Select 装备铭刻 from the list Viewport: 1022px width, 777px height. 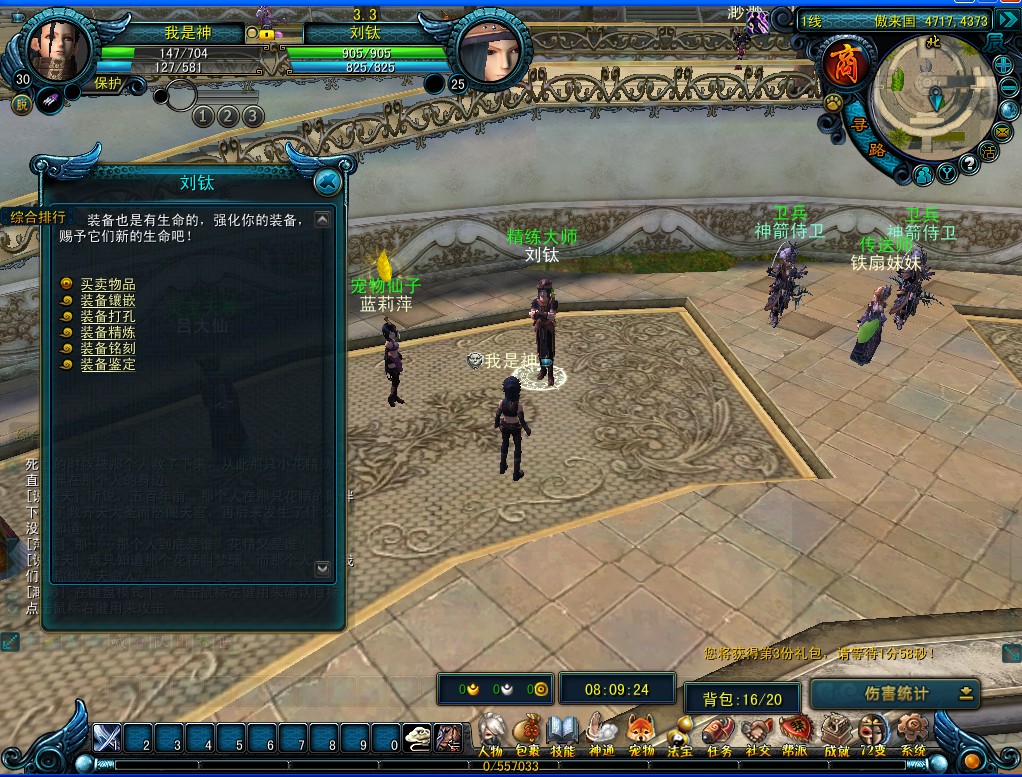coord(107,349)
